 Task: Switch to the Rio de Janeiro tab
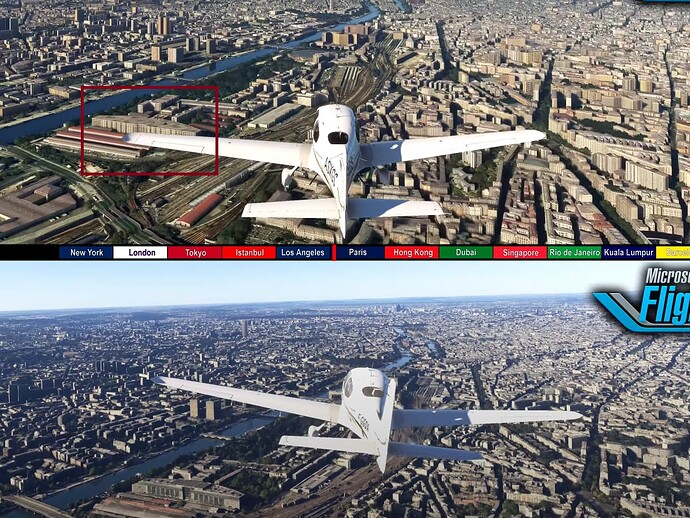[574, 253]
